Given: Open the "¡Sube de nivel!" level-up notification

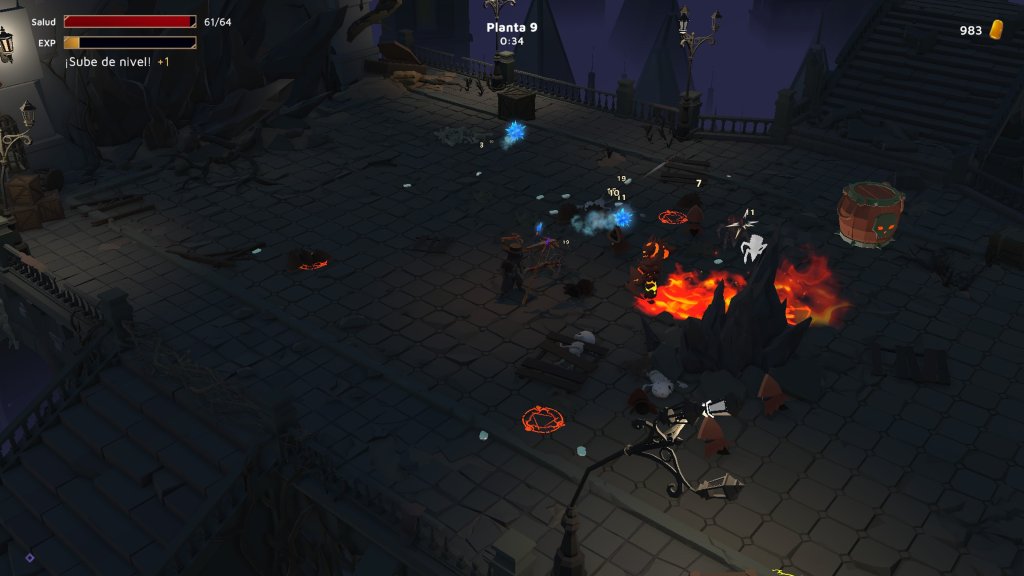Looking at the screenshot, I should click(108, 62).
